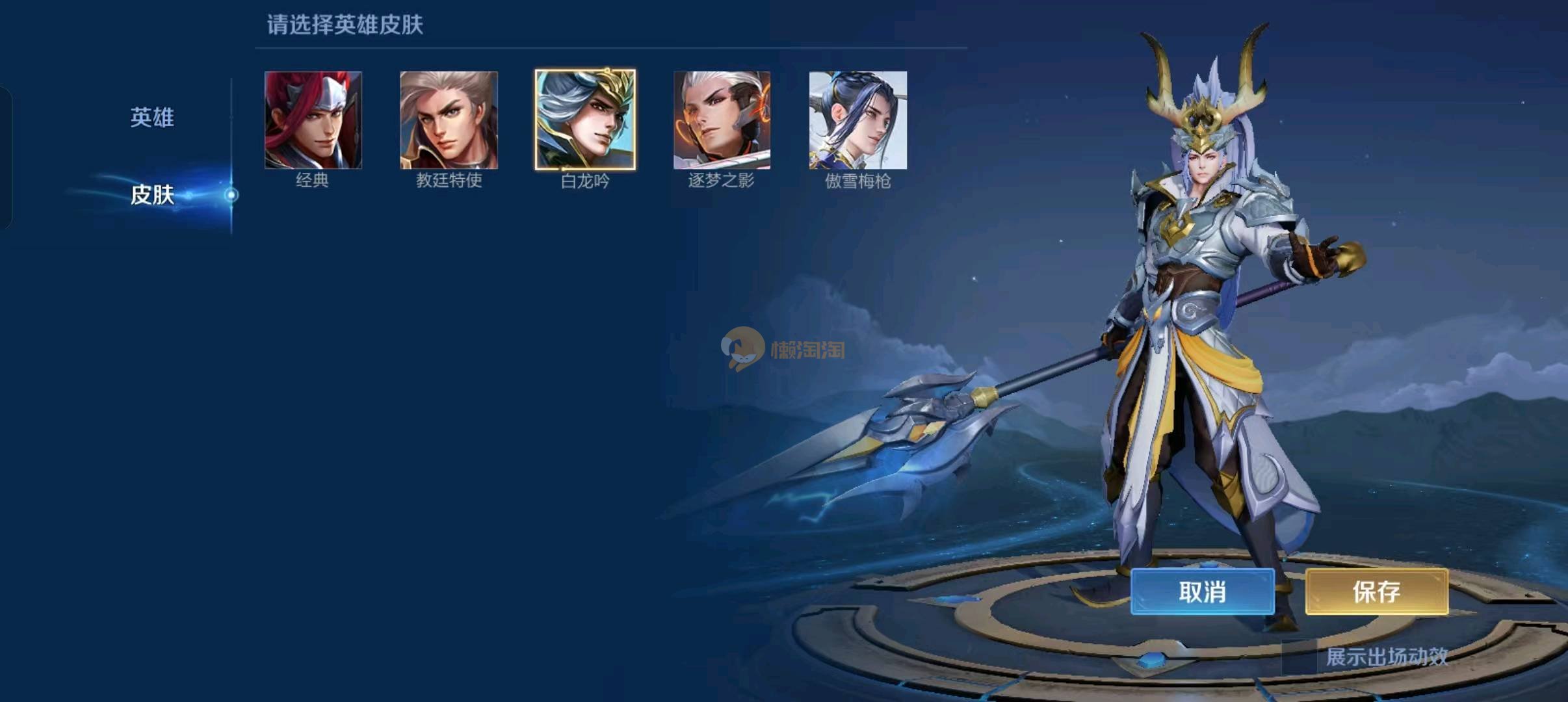Cancel with the 取消 button

click(1202, 591)
